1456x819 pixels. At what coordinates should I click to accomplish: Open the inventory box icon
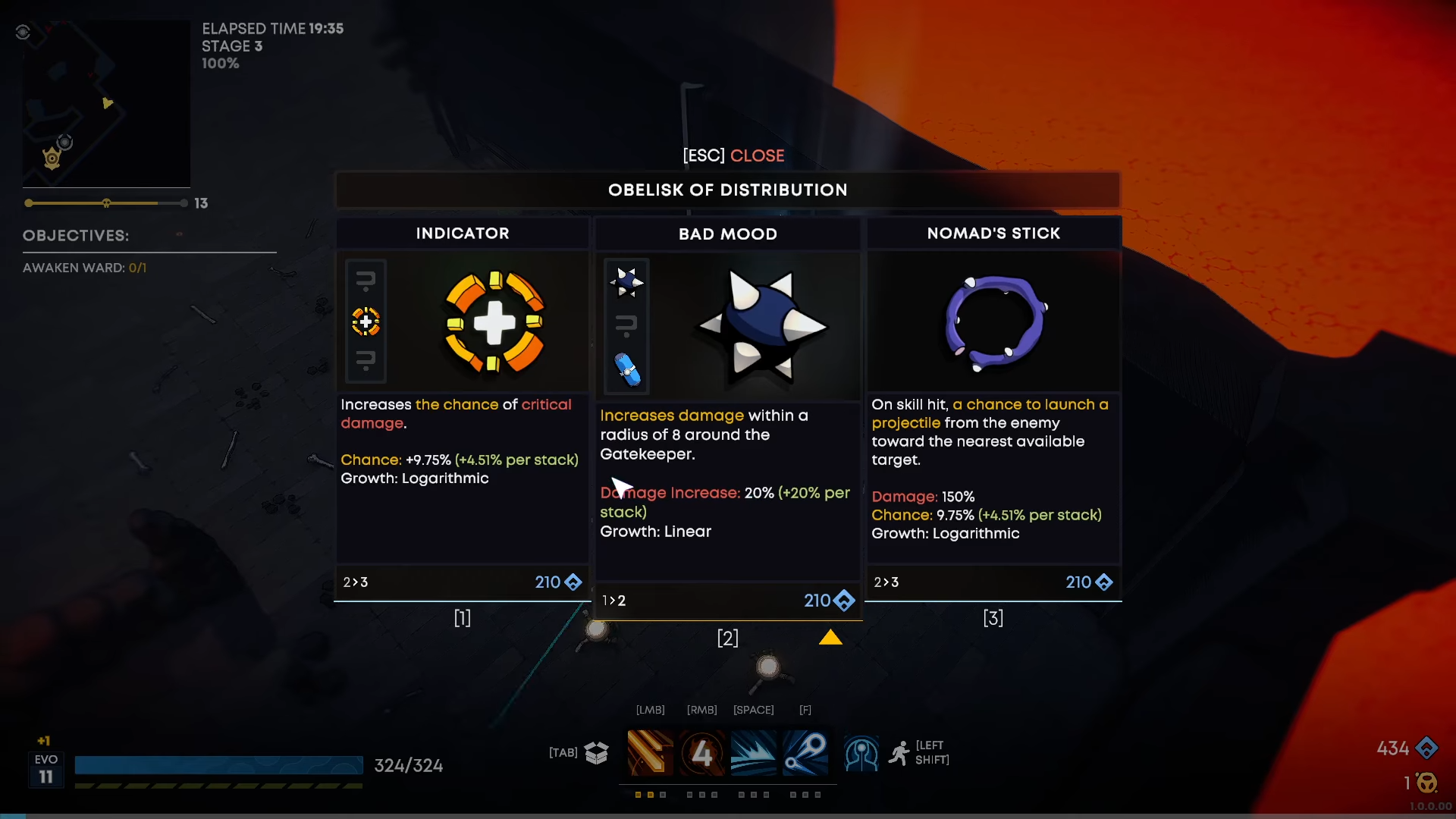click(x=597, y=752)
